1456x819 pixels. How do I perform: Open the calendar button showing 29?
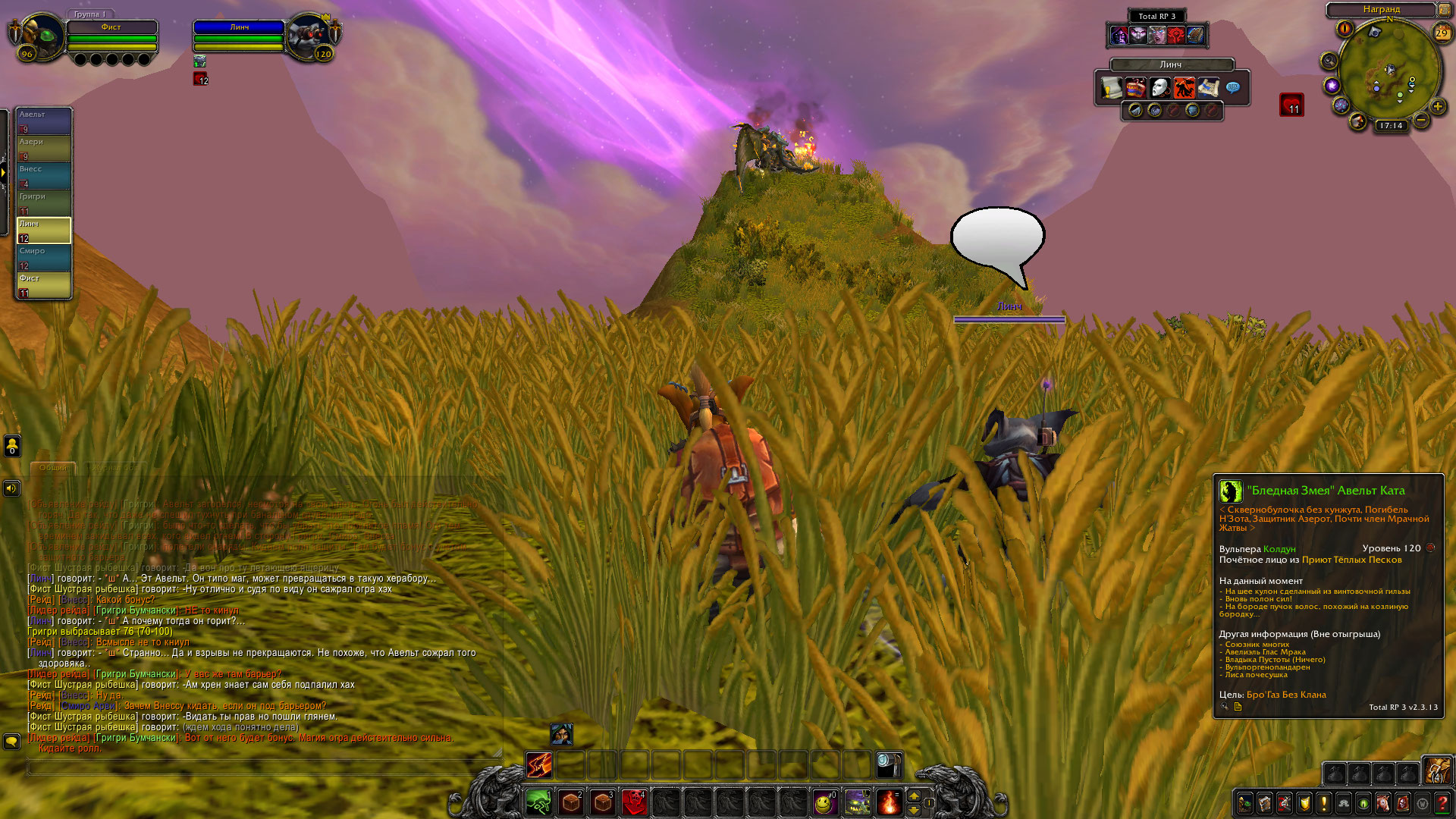(1442, 33)
